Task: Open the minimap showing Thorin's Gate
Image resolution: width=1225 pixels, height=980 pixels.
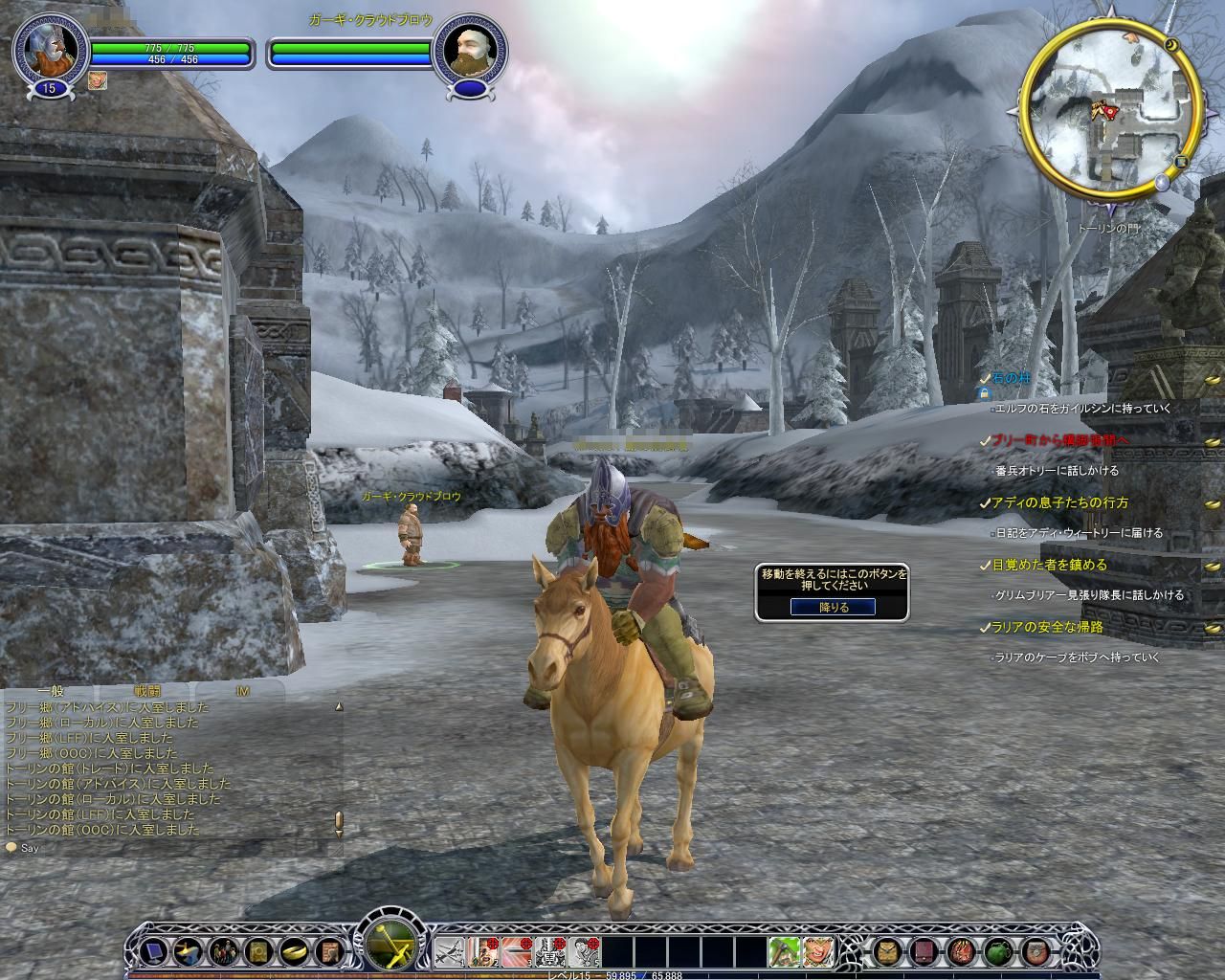Action: point(1108,115)
